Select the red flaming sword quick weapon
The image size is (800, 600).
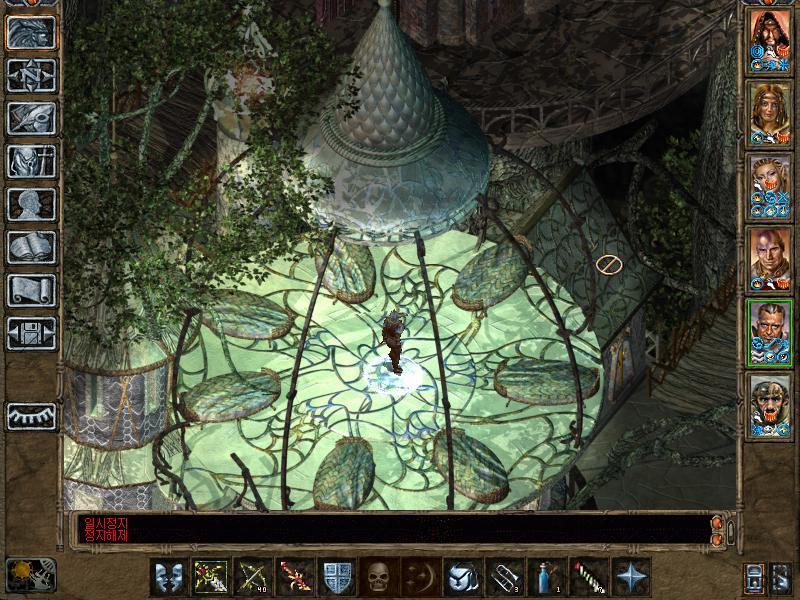[x=294, y=578]
